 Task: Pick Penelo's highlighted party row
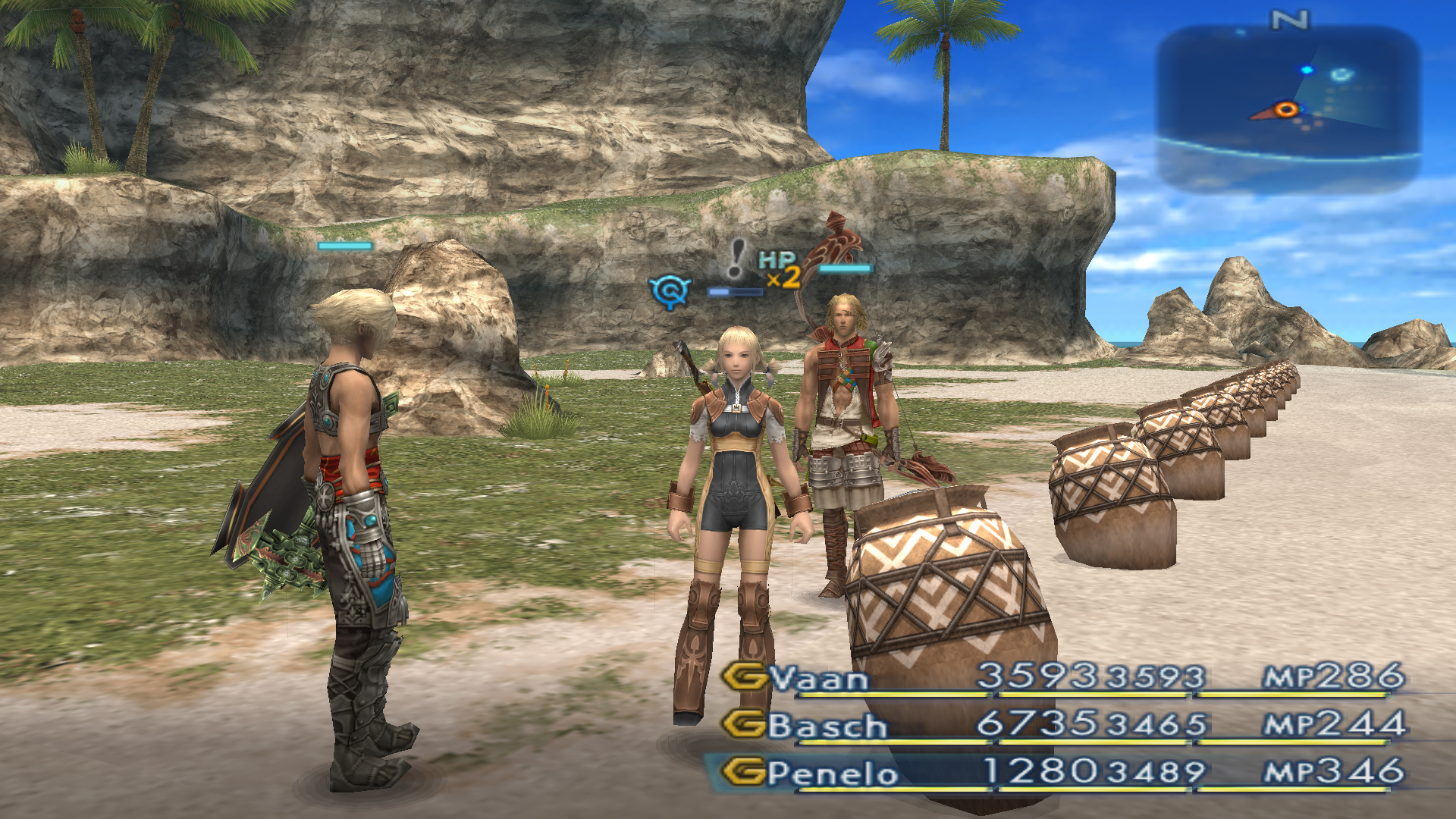pyautogui.click(x=833, y=773)
